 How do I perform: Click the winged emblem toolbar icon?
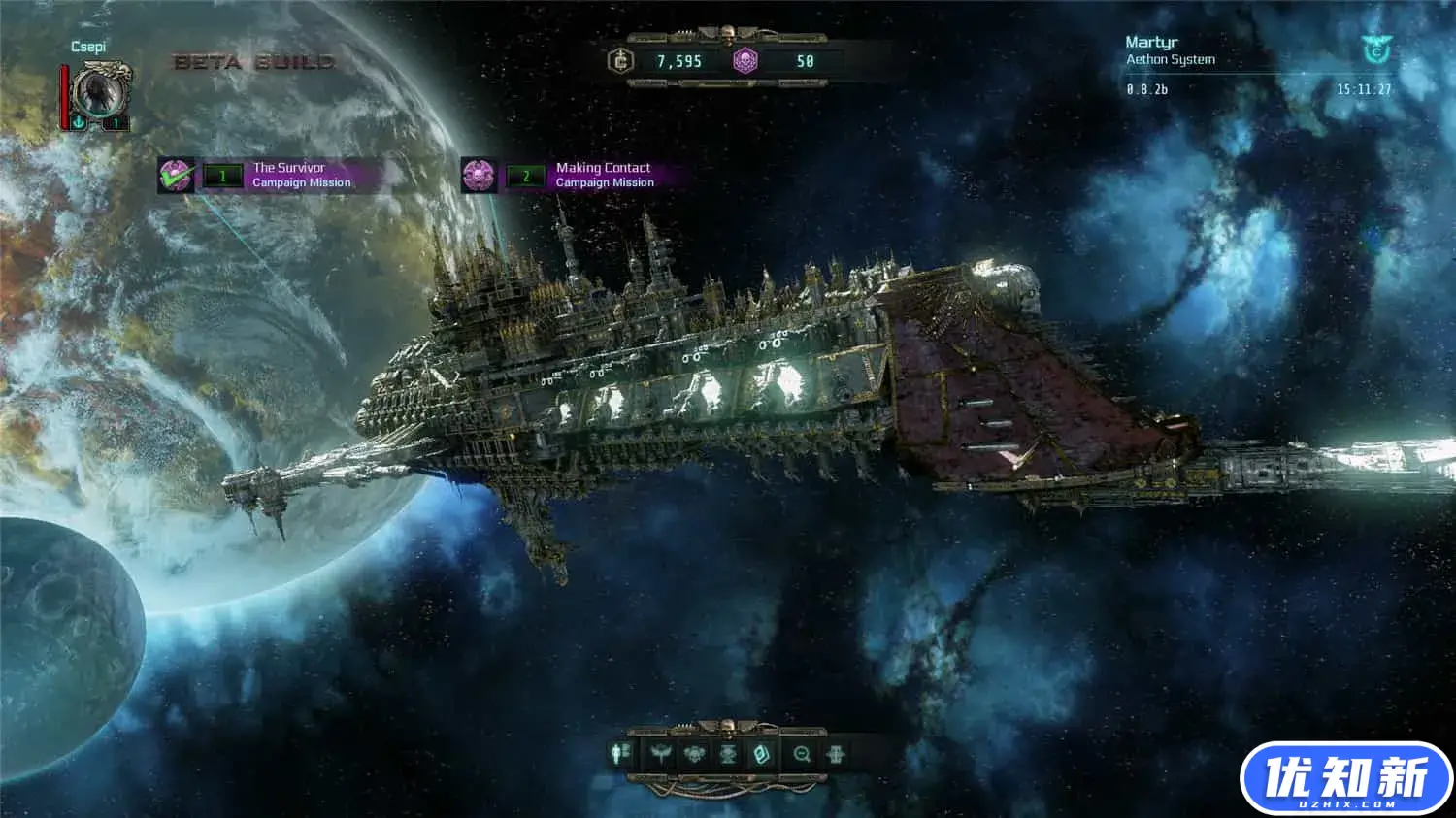(660, 753)
